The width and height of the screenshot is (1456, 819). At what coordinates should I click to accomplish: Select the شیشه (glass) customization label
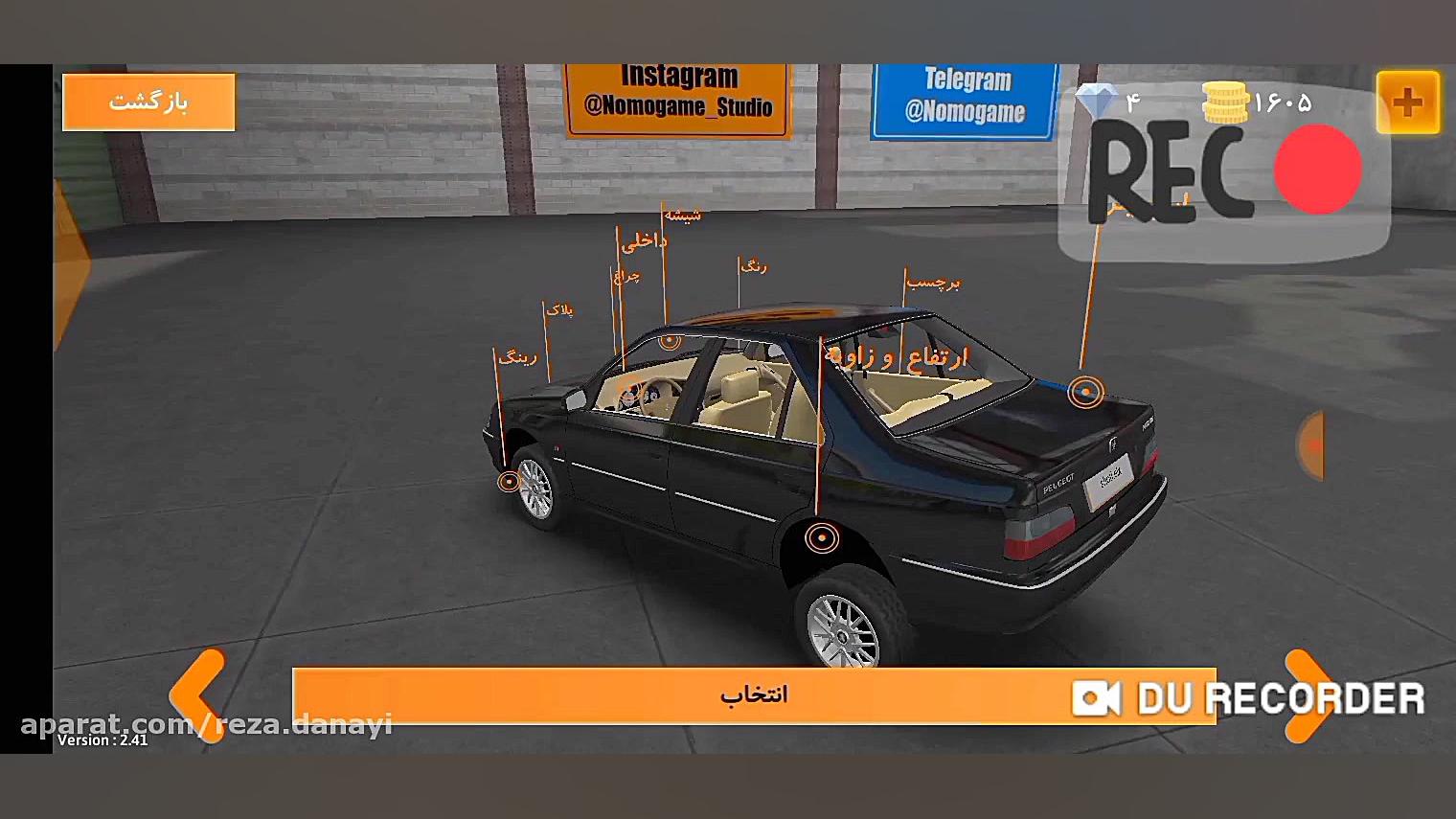683,216
